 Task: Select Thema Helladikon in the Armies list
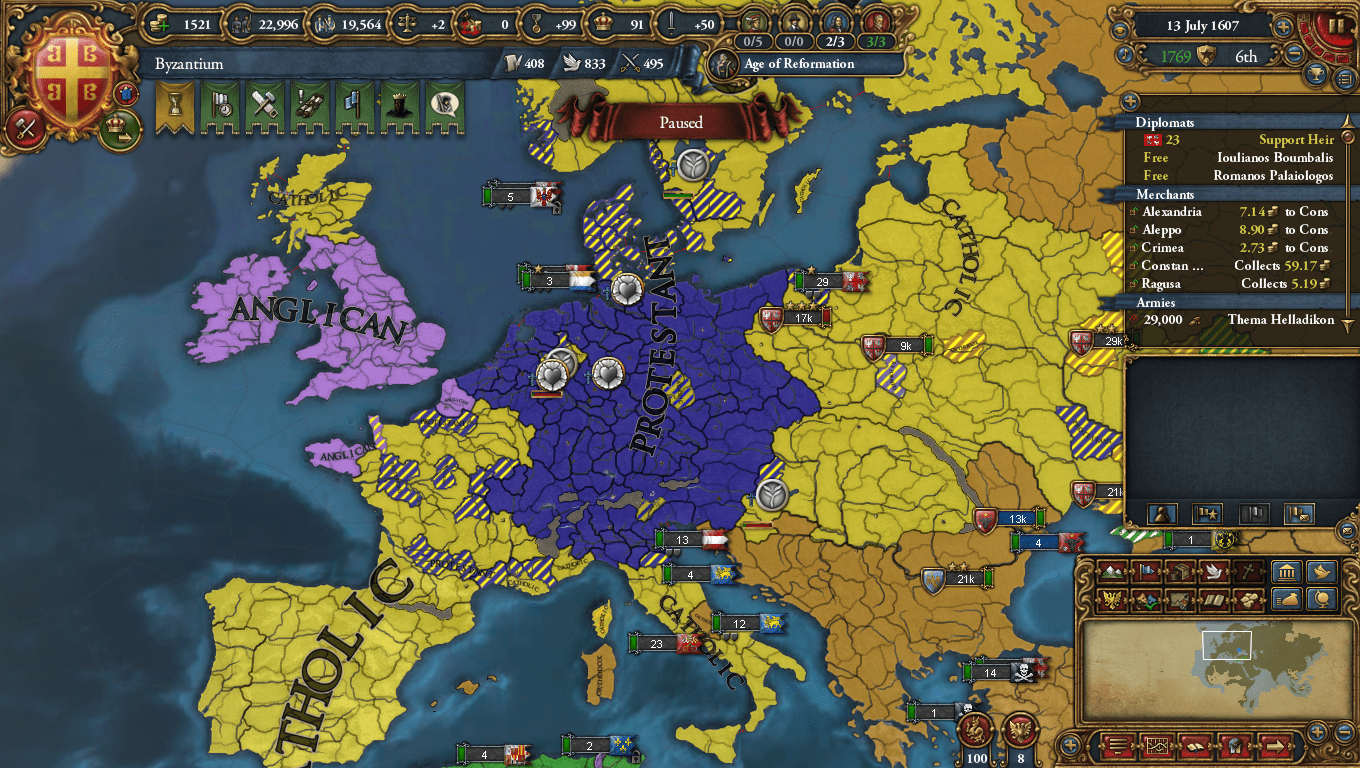click(x=1281, y=320)
